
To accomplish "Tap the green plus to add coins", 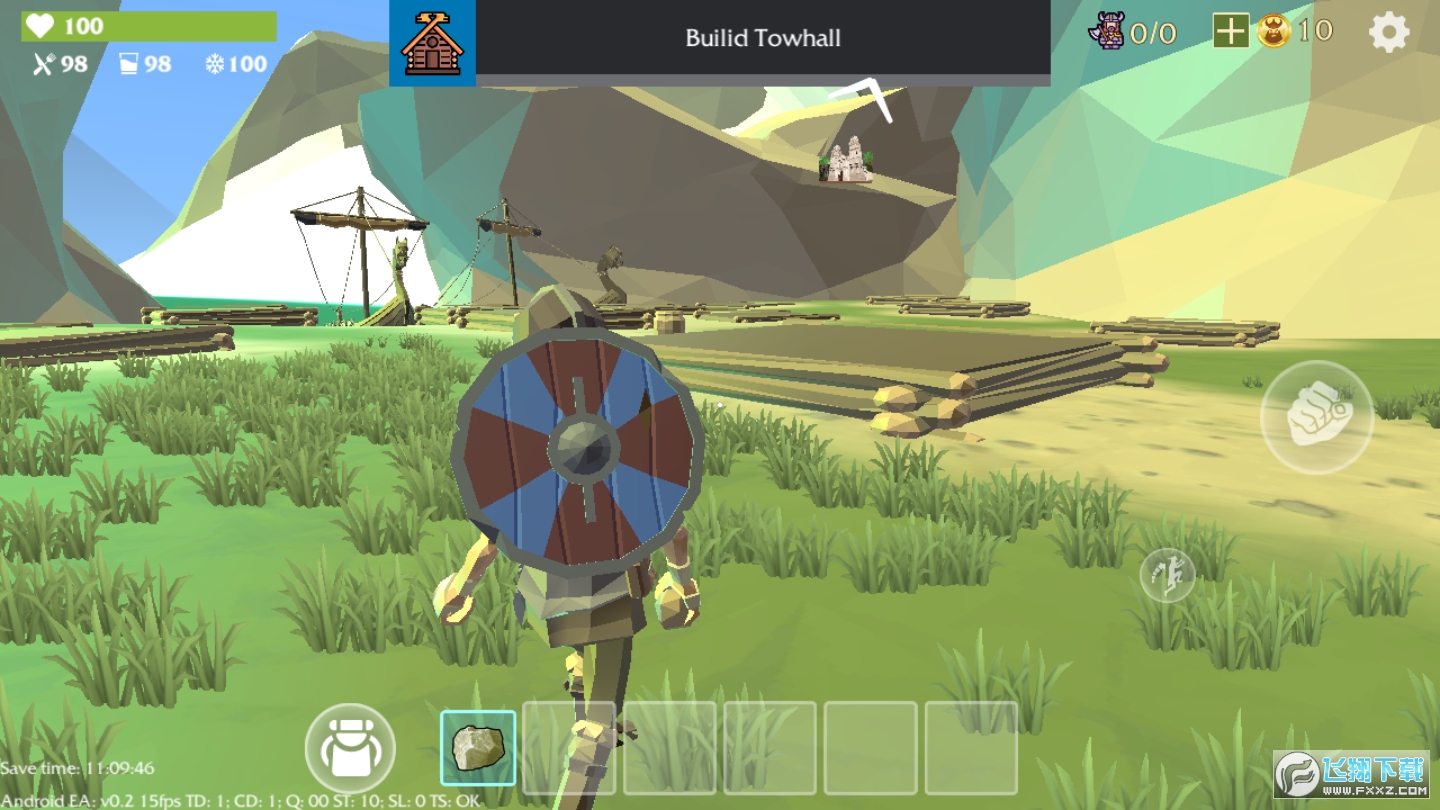I will pyautogui.click(x=1230, y=32).
